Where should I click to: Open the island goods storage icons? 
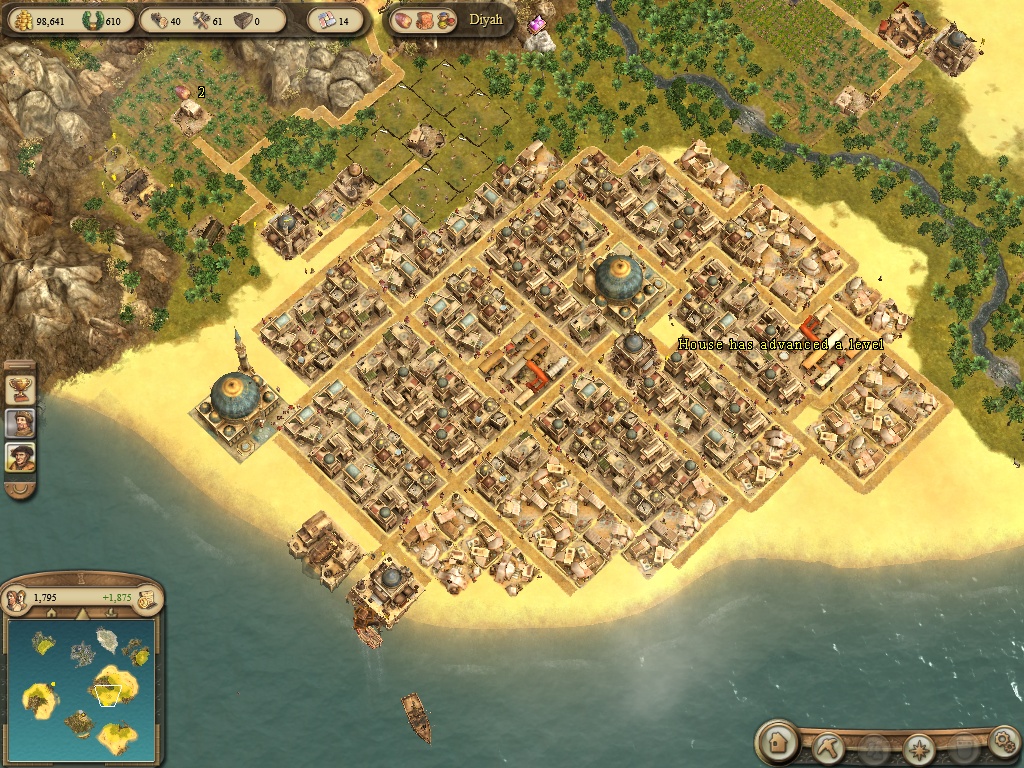coord(423,20)
